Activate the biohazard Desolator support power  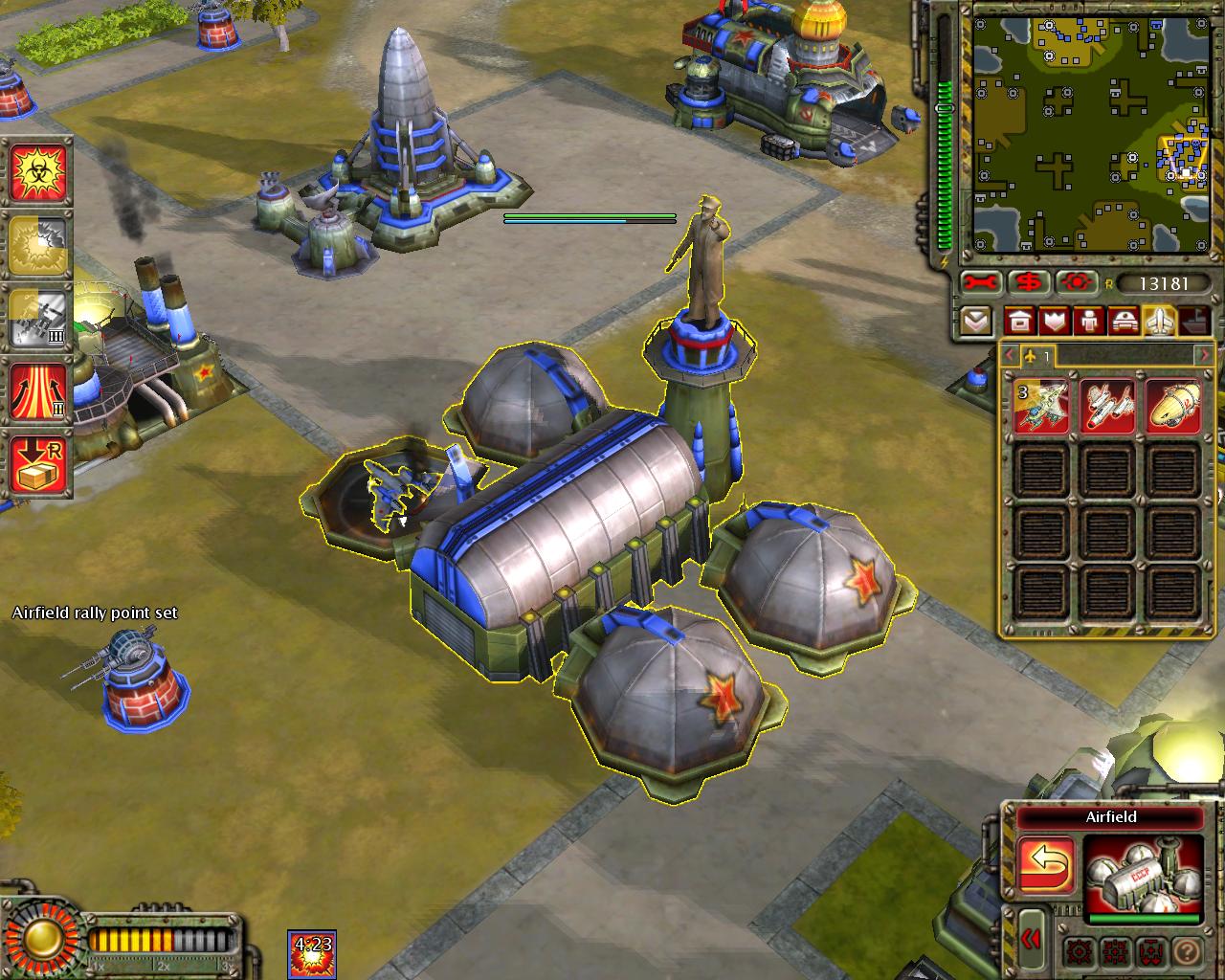(38, 172)
